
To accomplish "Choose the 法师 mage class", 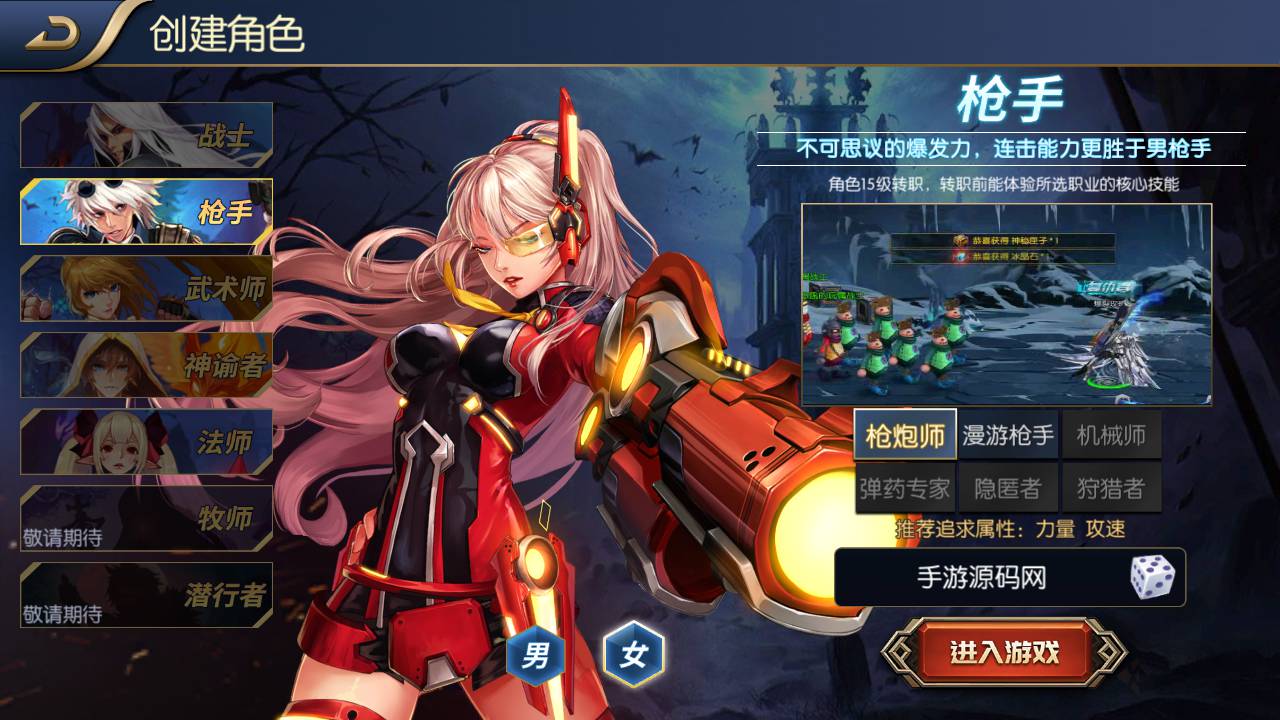I will [147, 442].
